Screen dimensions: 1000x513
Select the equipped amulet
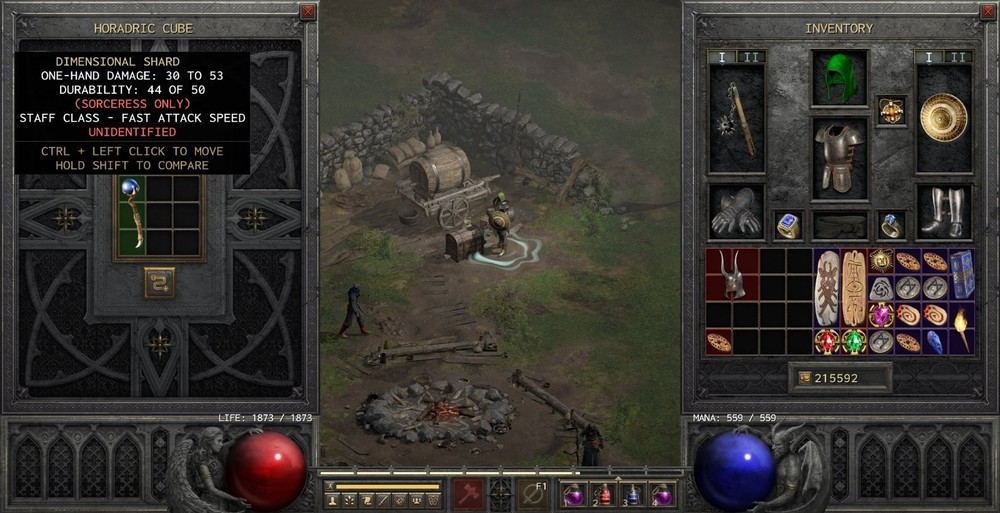point(890,110)
